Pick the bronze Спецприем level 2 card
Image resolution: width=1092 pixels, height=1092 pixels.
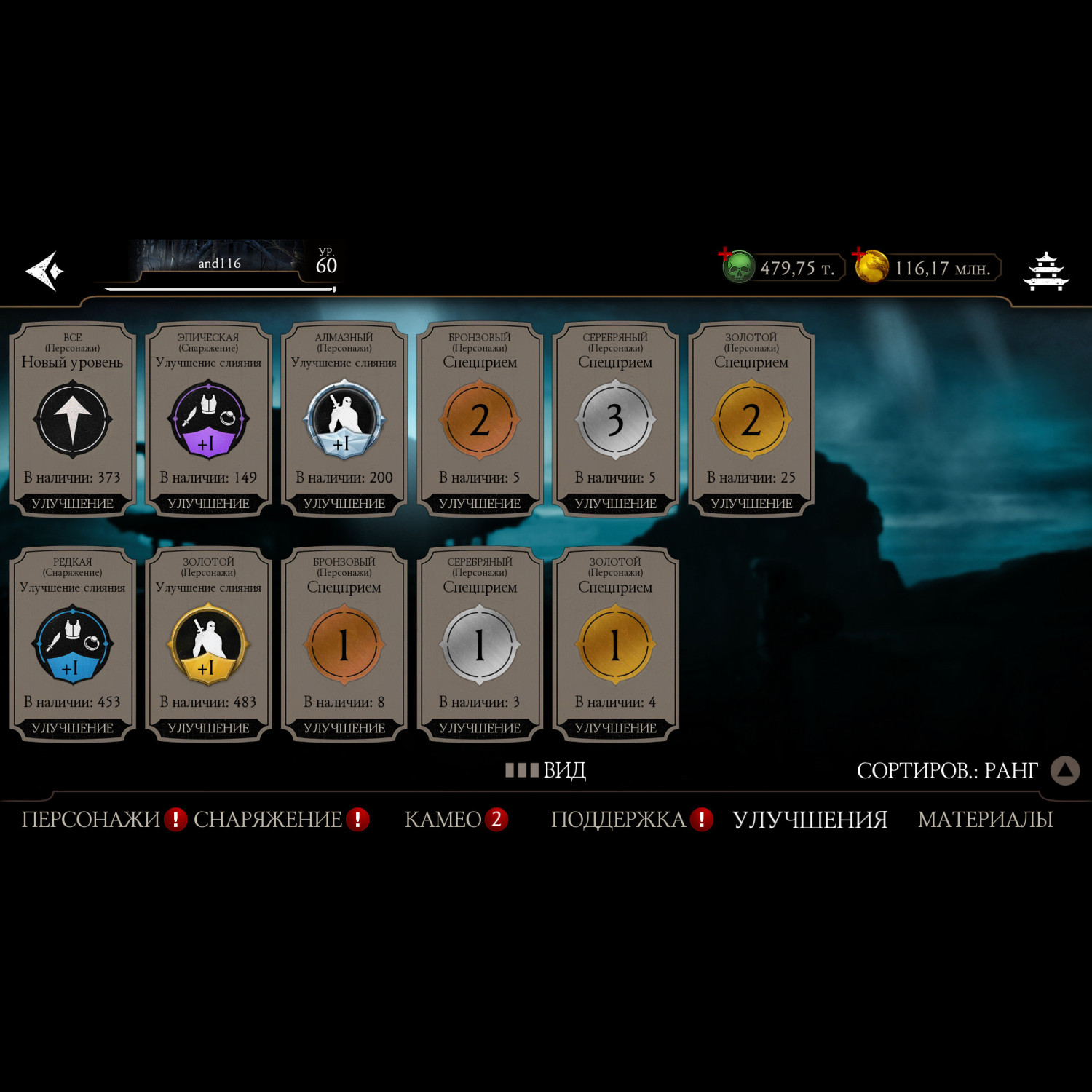point(480,419)
